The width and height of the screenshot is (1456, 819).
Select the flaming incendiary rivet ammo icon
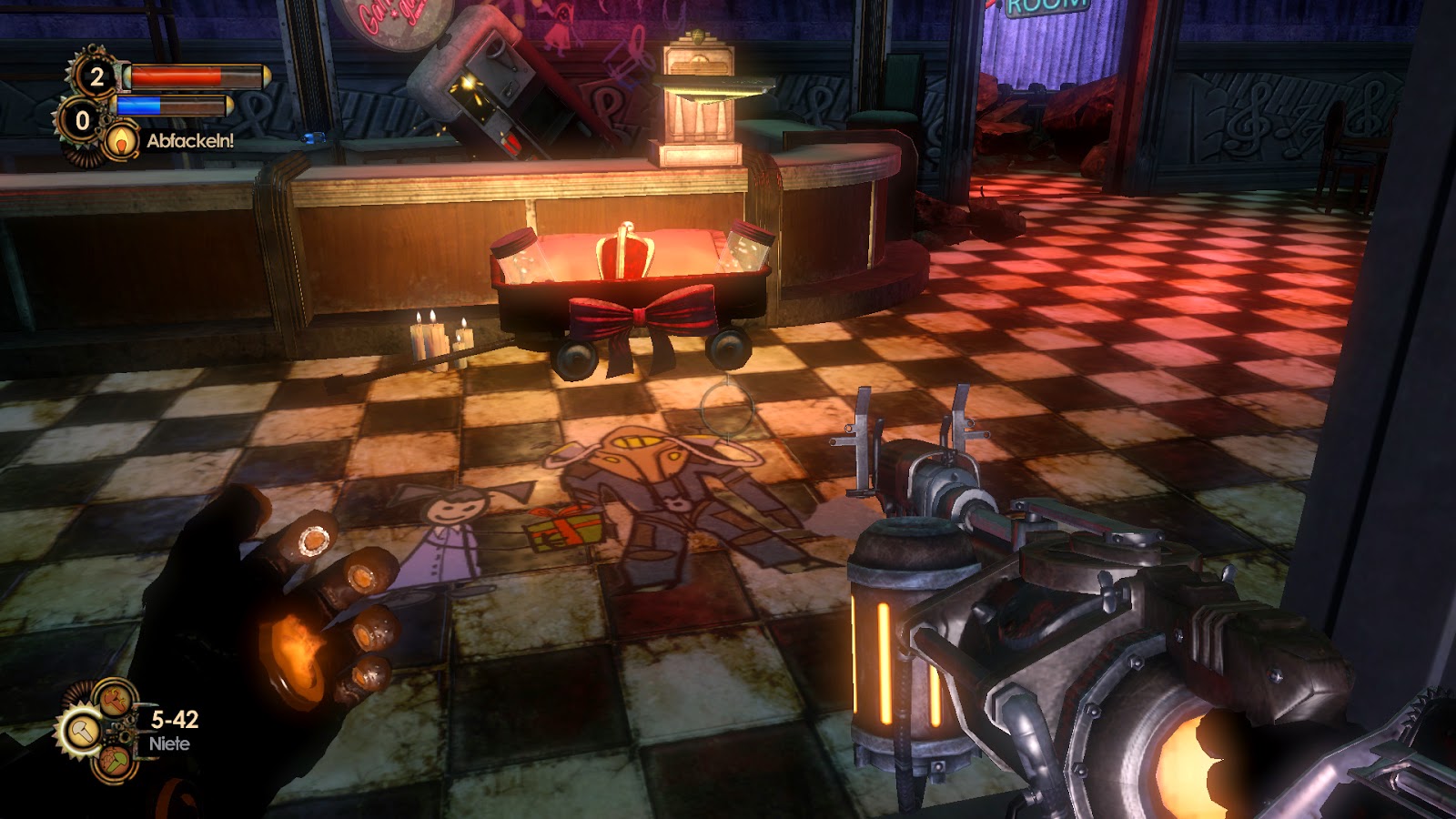114,699
